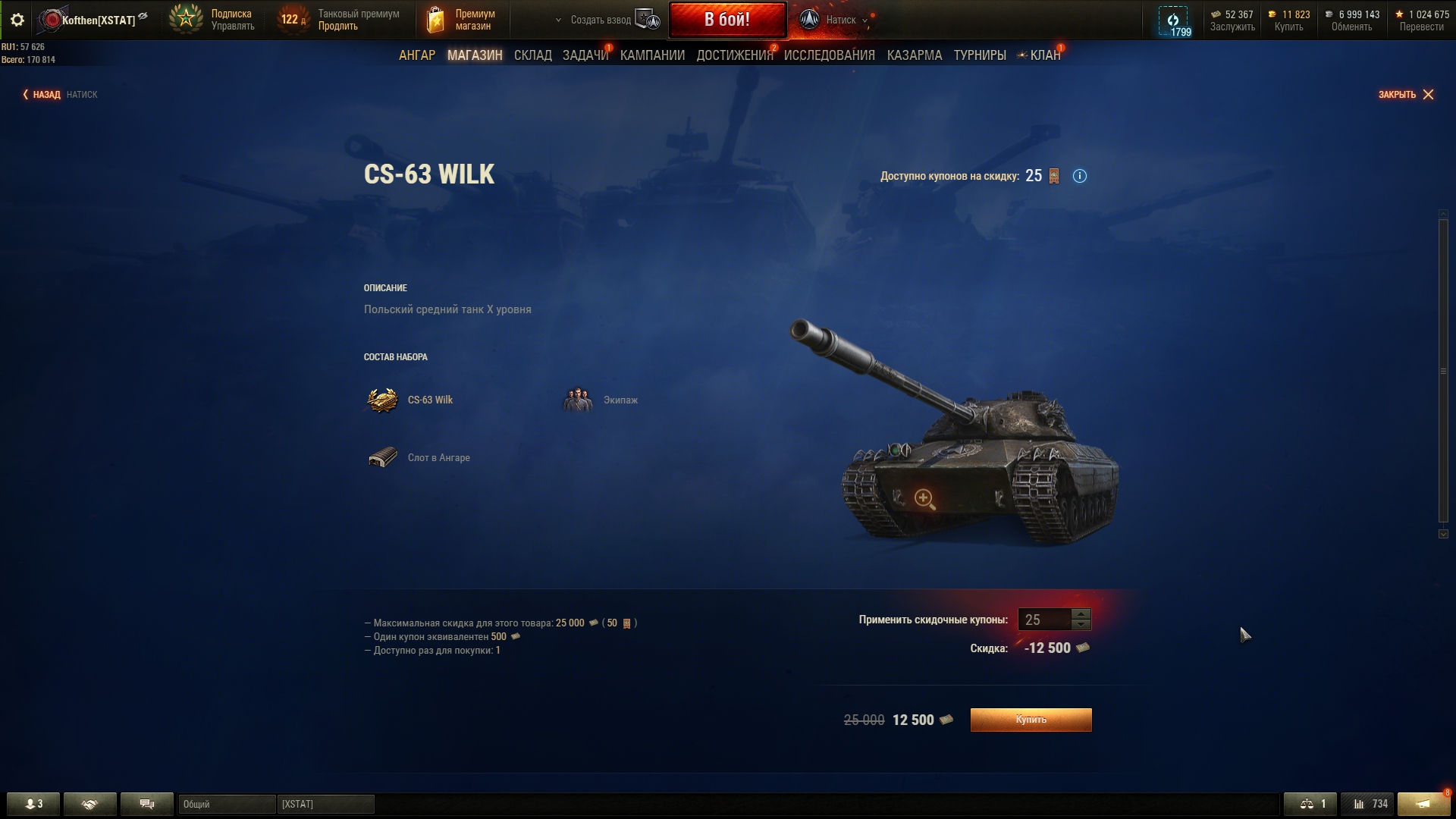This screenshot has width=1456, height=819.
Task: Switch to Казарма tab
Action: coord(914,55)
